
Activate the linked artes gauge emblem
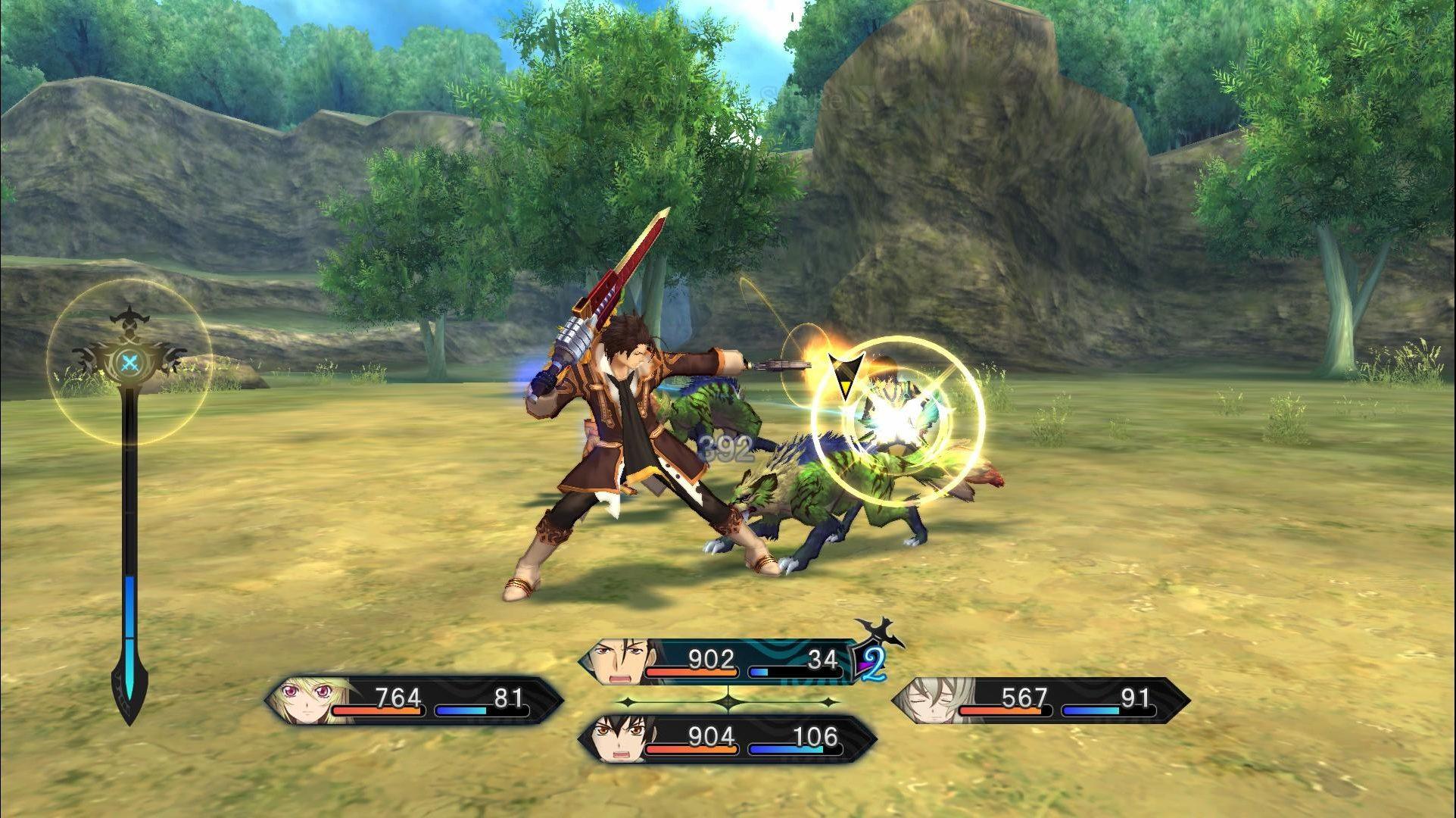pos(130,363)
